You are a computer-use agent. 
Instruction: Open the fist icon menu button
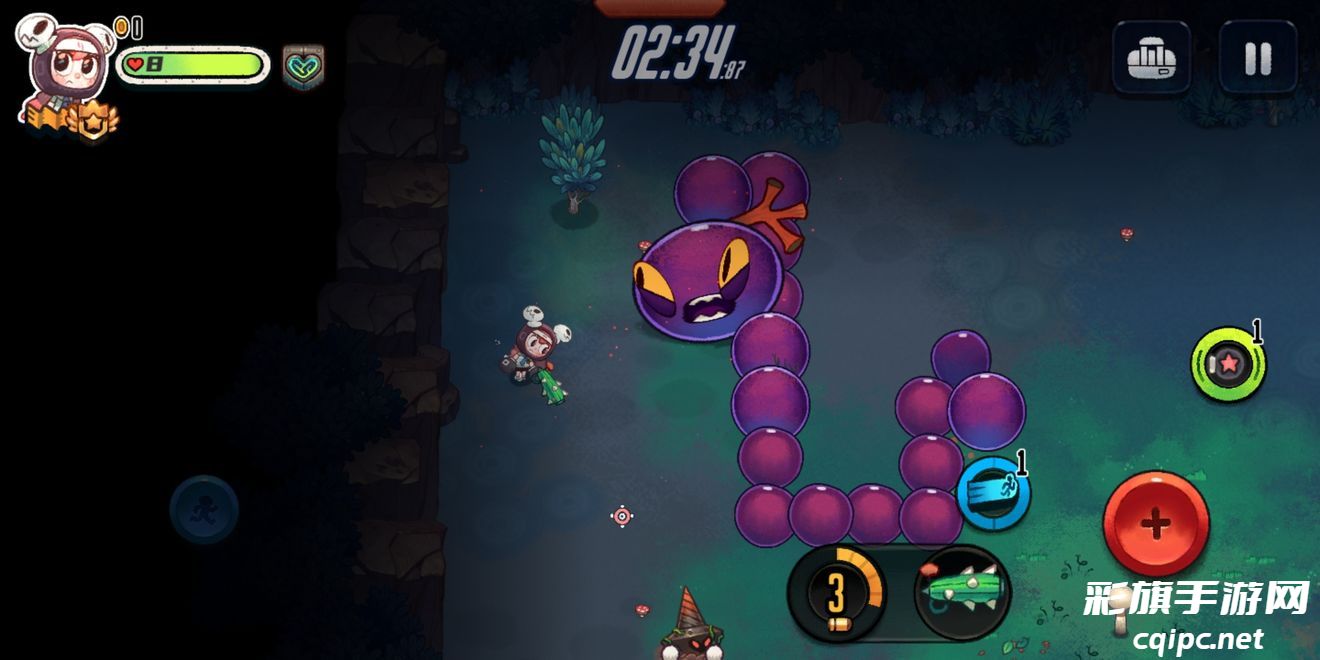point(1151,58)
